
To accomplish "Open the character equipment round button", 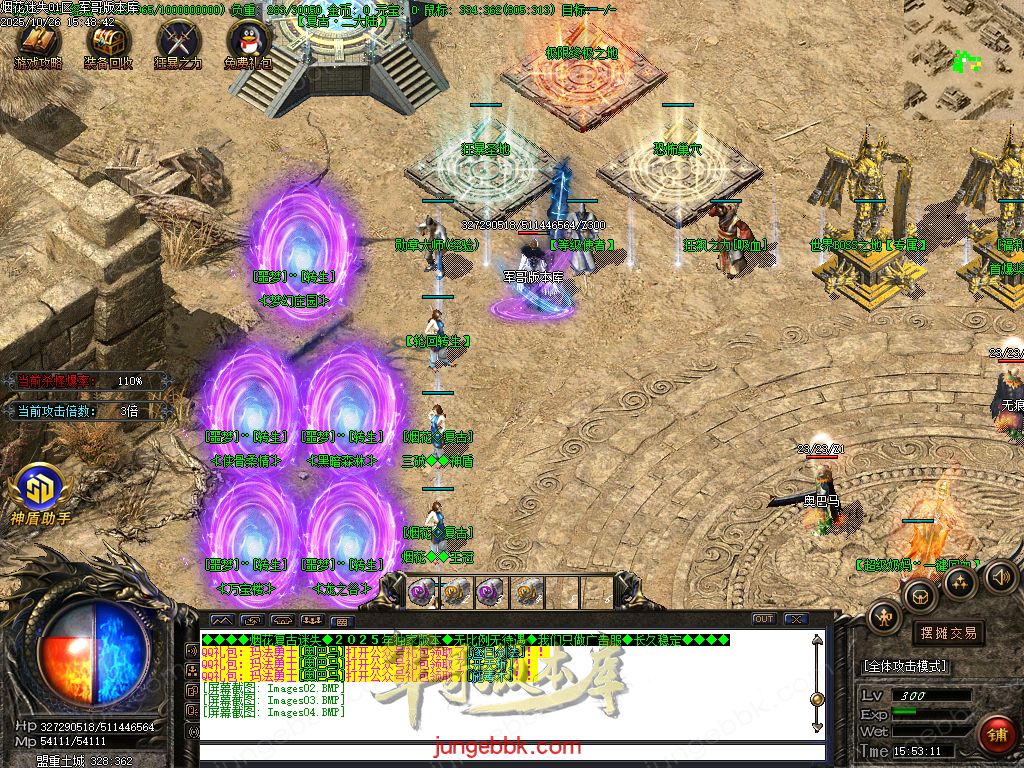I will (x=883, y=619).
